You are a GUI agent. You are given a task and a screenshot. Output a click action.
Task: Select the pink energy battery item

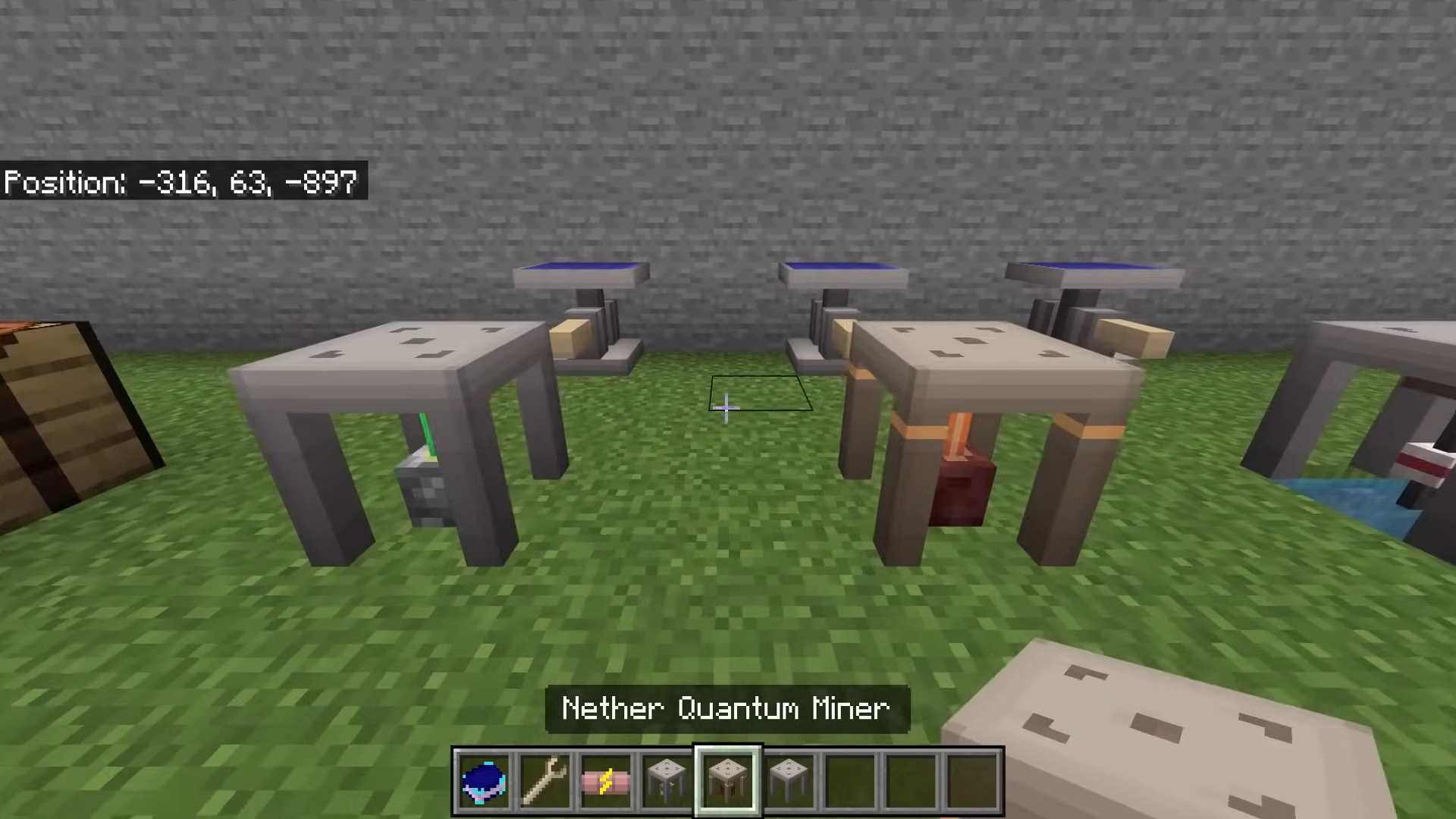[x=605, y=778]
